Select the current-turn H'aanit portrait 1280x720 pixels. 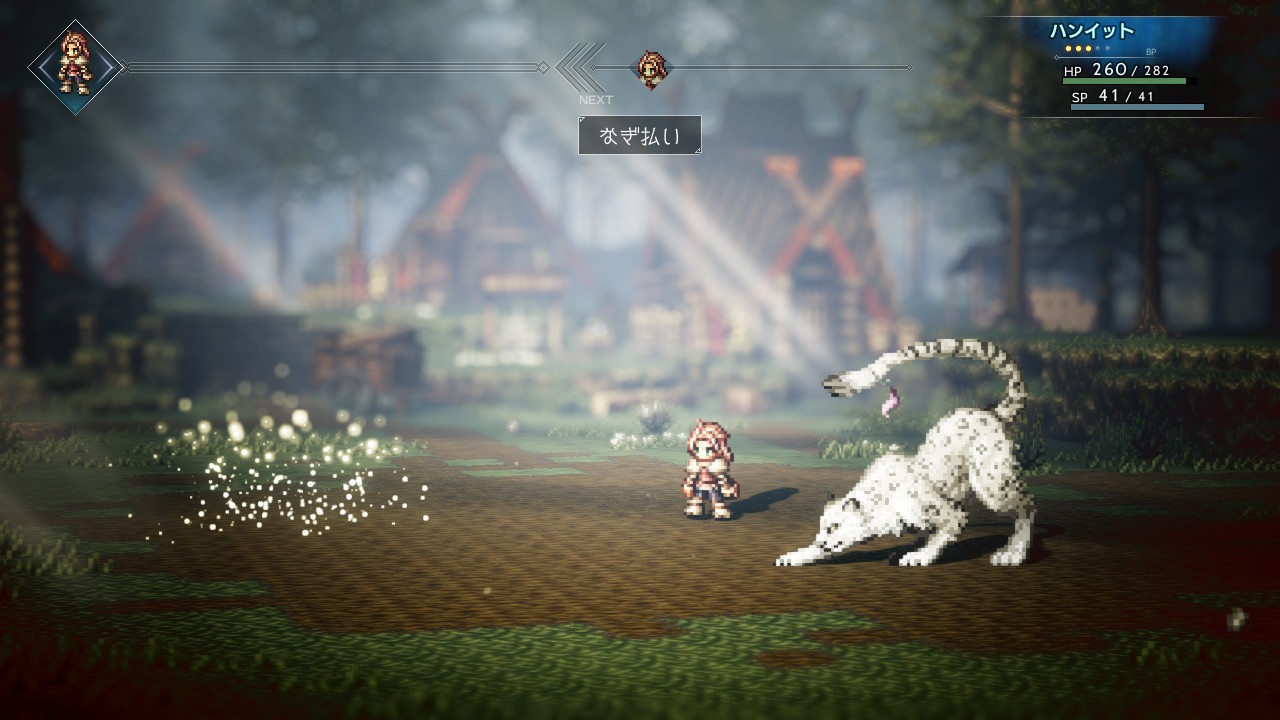[75, 67]
